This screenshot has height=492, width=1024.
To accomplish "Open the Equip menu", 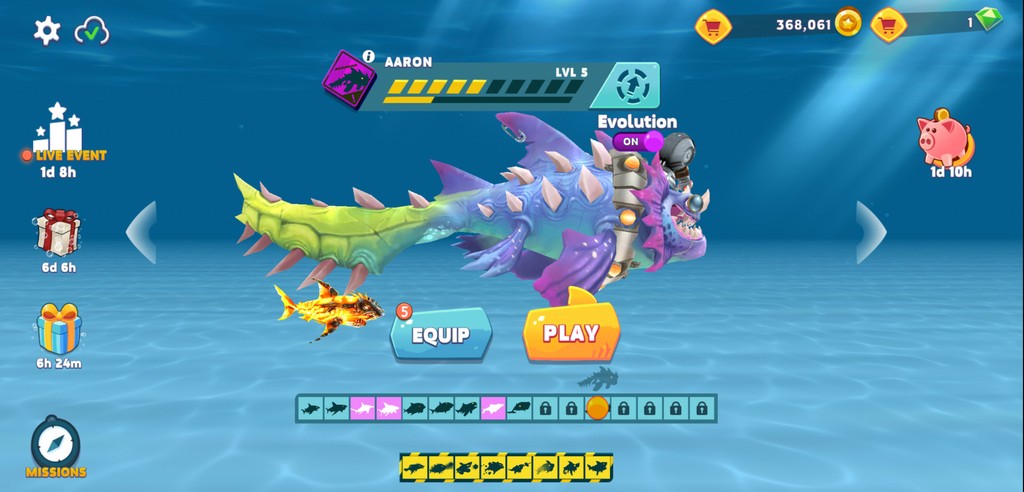I will [x=441, y=335].
